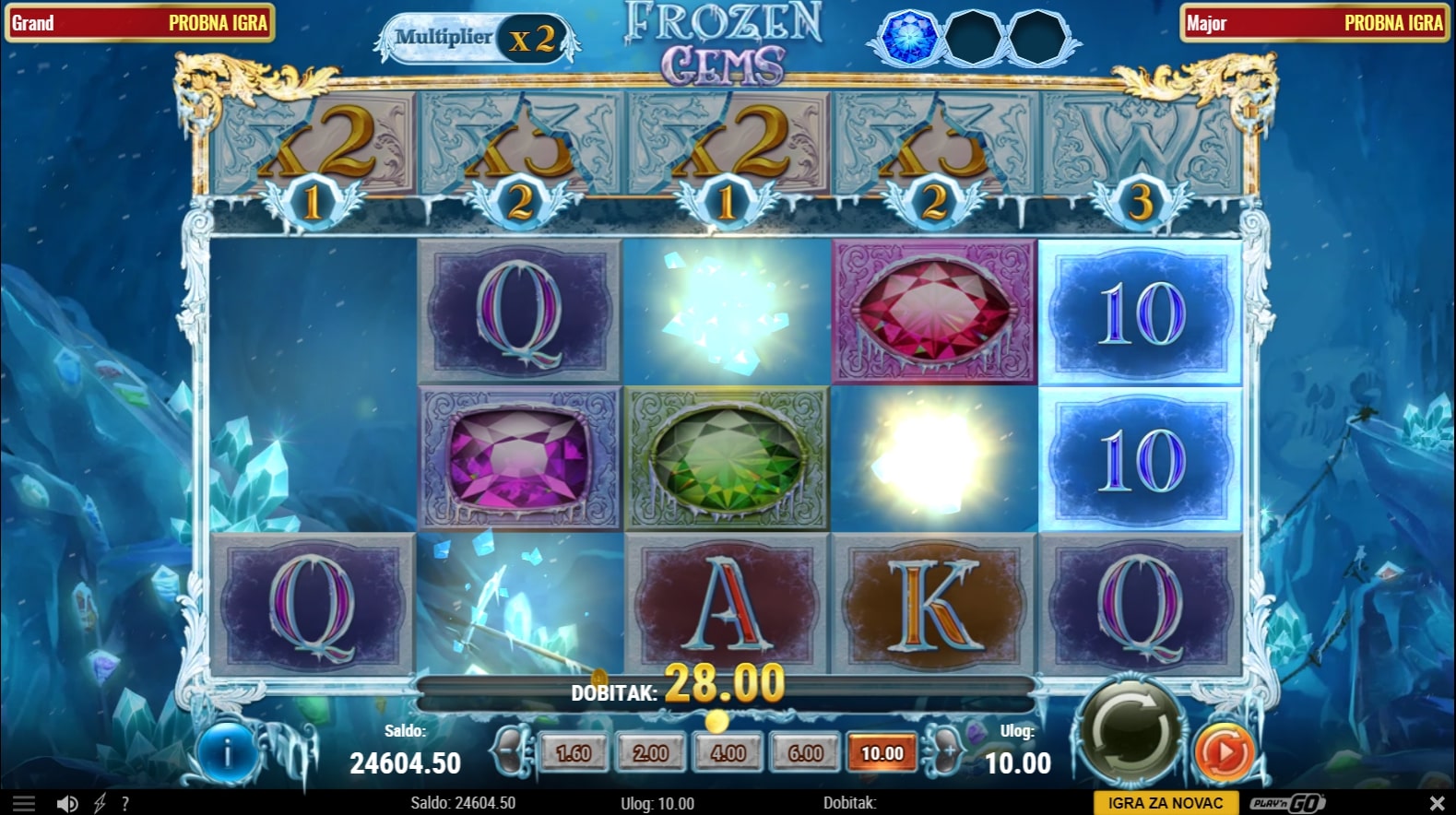Click the IGRA ZA NOVAC button
The height and width of the screenshot is (815, 1456).
(1166, 803)
